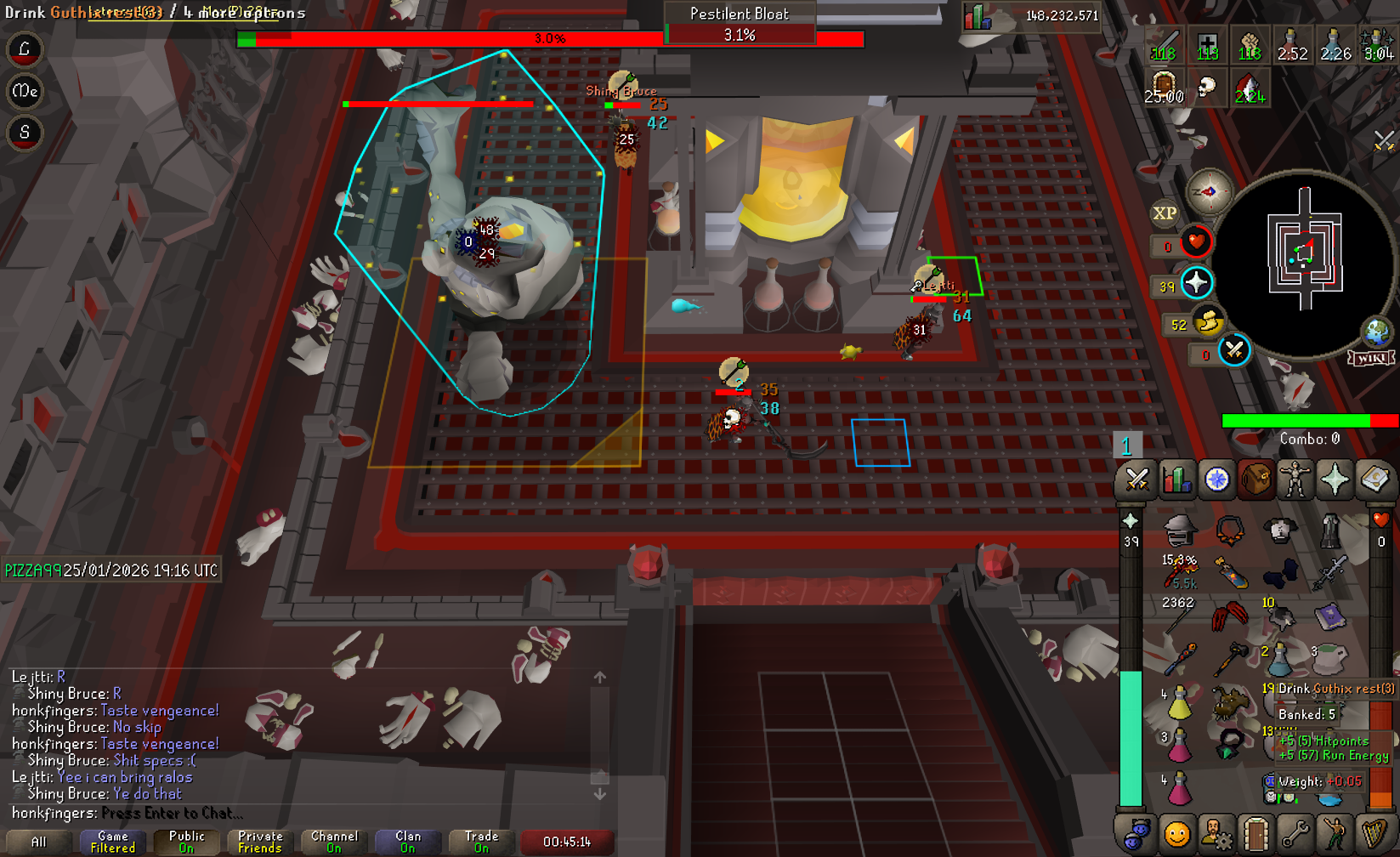Show the Emotes tab
The width and height of the screenshot is (1400, 857).
[1335, 835]
